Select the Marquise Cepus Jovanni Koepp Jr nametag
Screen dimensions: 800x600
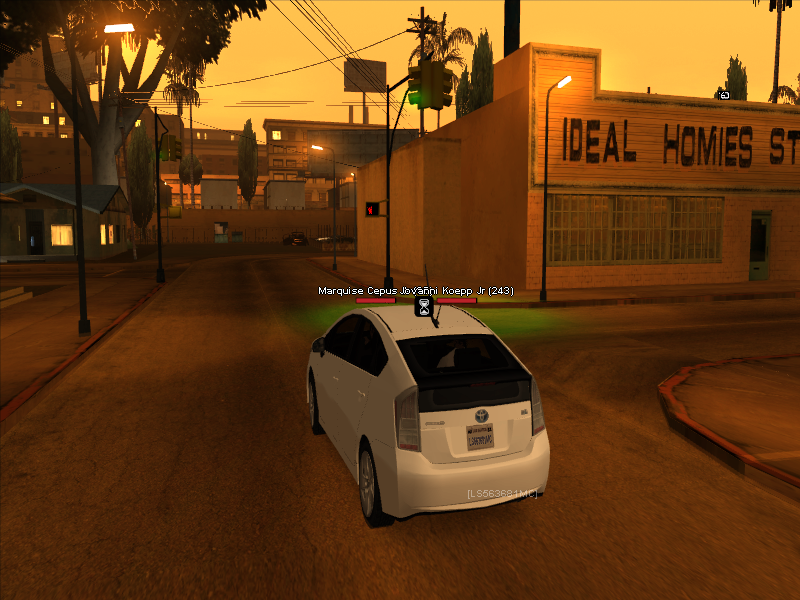pyautogui.click(x=415, y=291)
